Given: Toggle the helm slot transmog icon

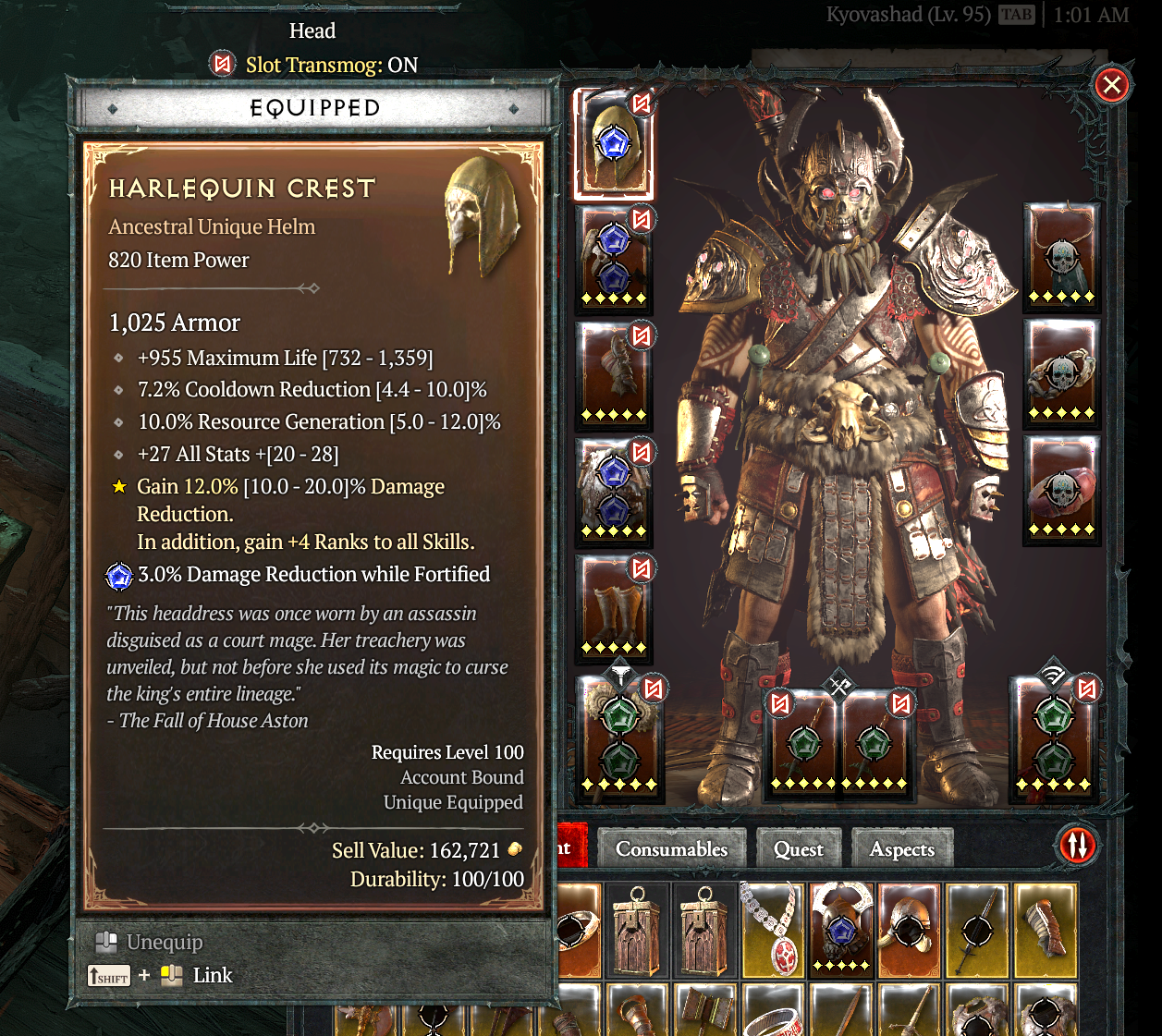Looking at the screenshot, I should (642, 103).
